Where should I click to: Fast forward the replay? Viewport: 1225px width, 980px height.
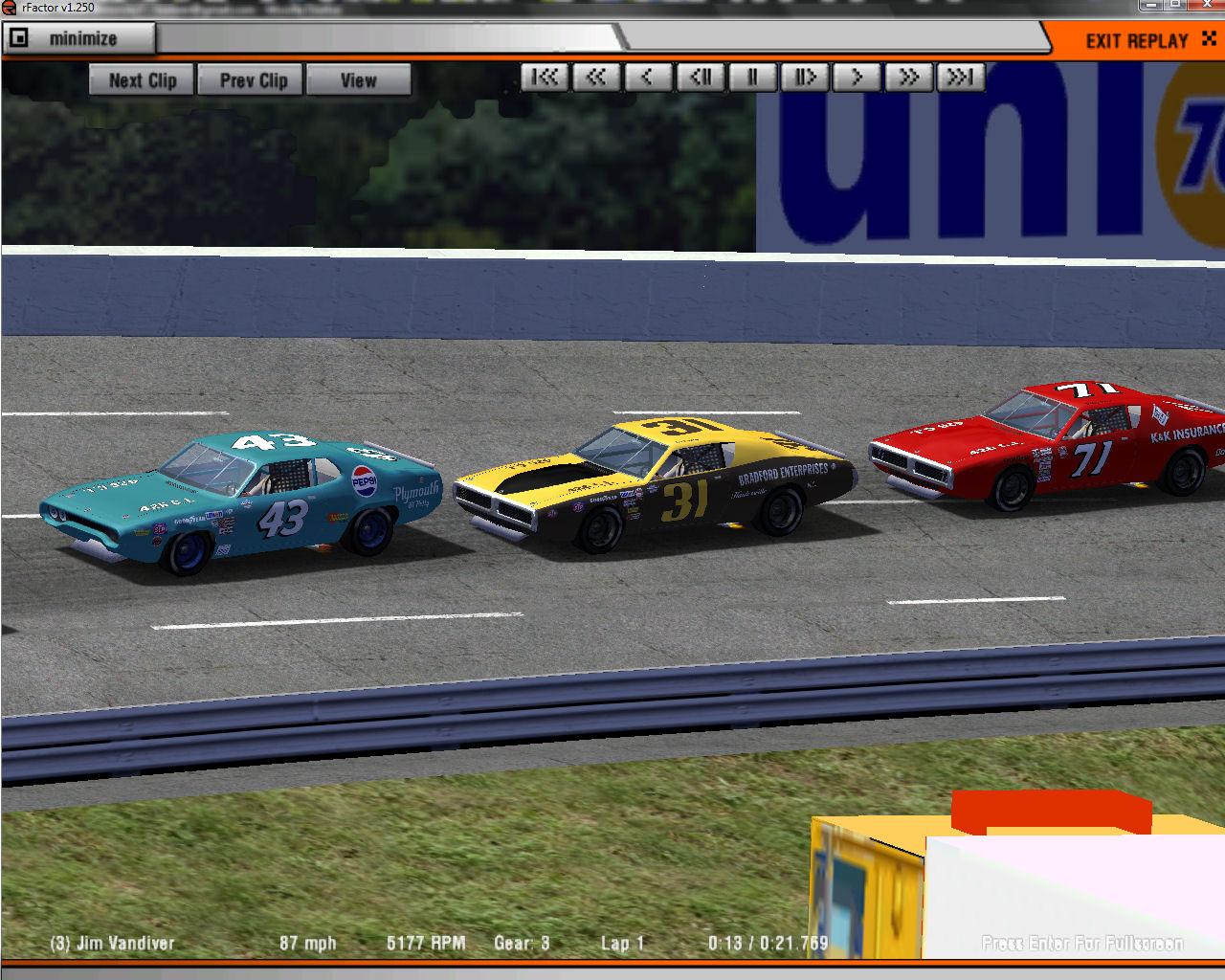coord(908,78)
